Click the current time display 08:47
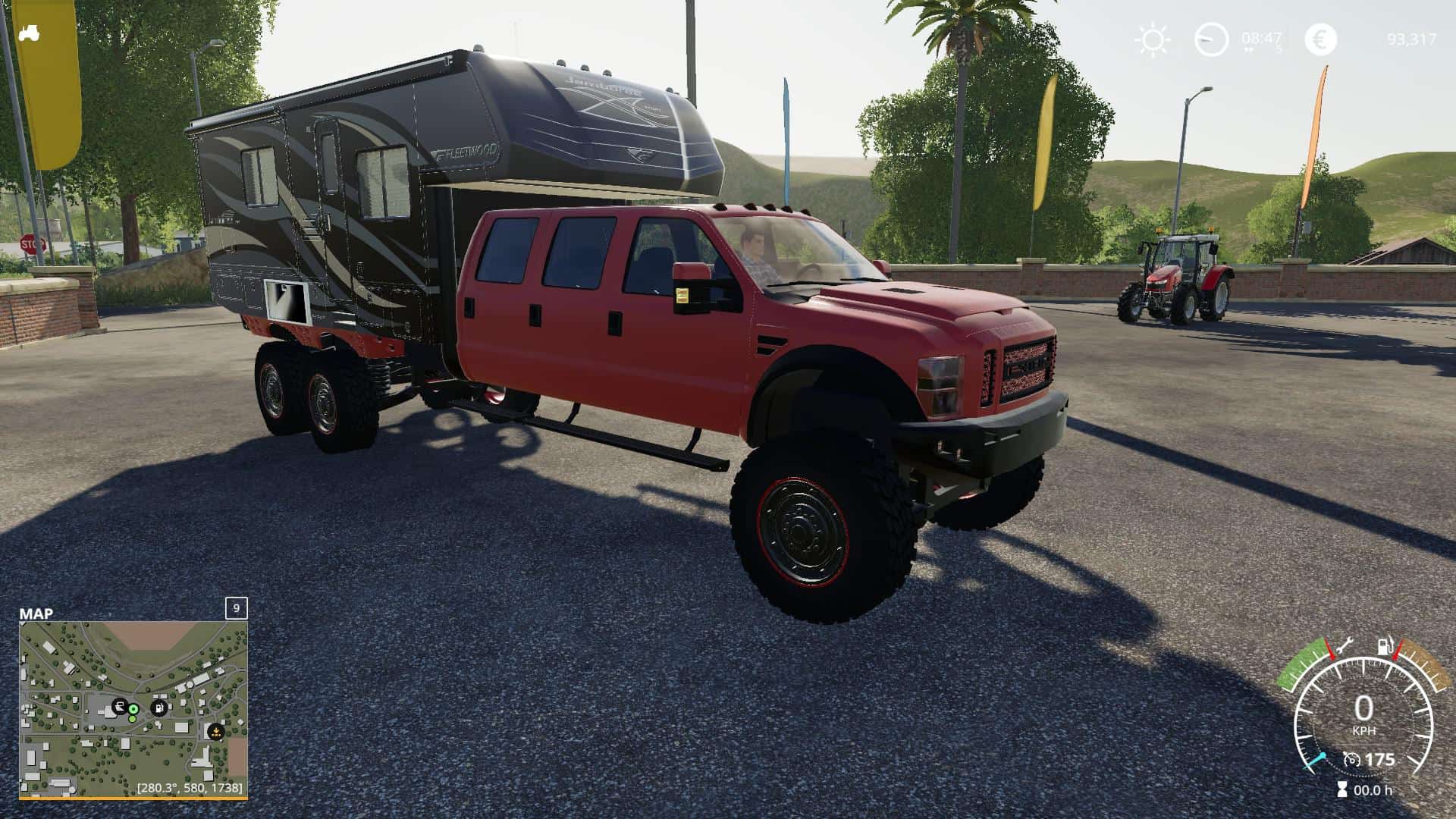Screen dimensions: 1456x819 click(x=1261, y=38)
